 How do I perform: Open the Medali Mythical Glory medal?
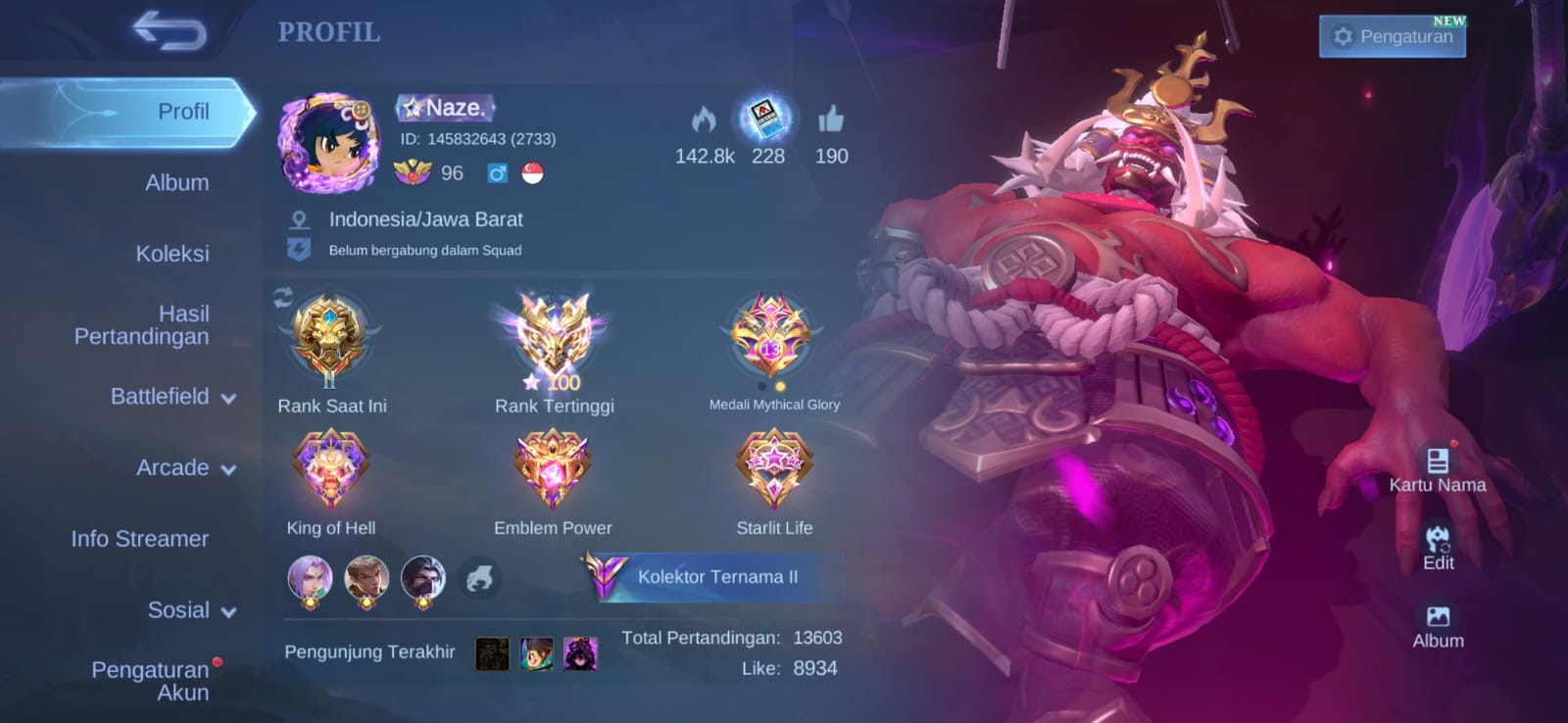[x=773, y=338]
